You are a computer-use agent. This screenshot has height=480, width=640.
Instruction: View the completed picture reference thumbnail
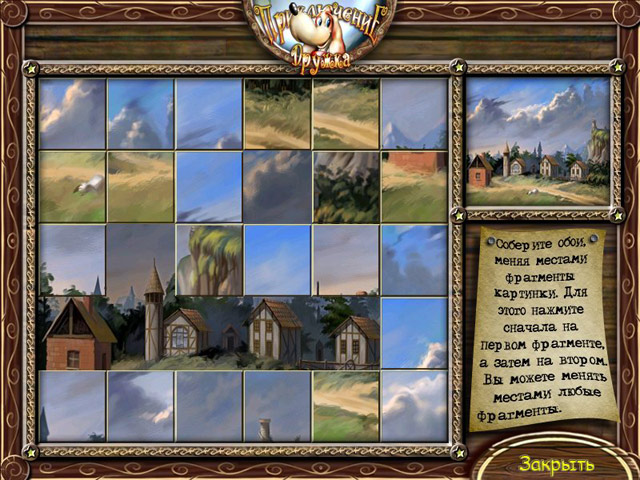coord(538,141)
